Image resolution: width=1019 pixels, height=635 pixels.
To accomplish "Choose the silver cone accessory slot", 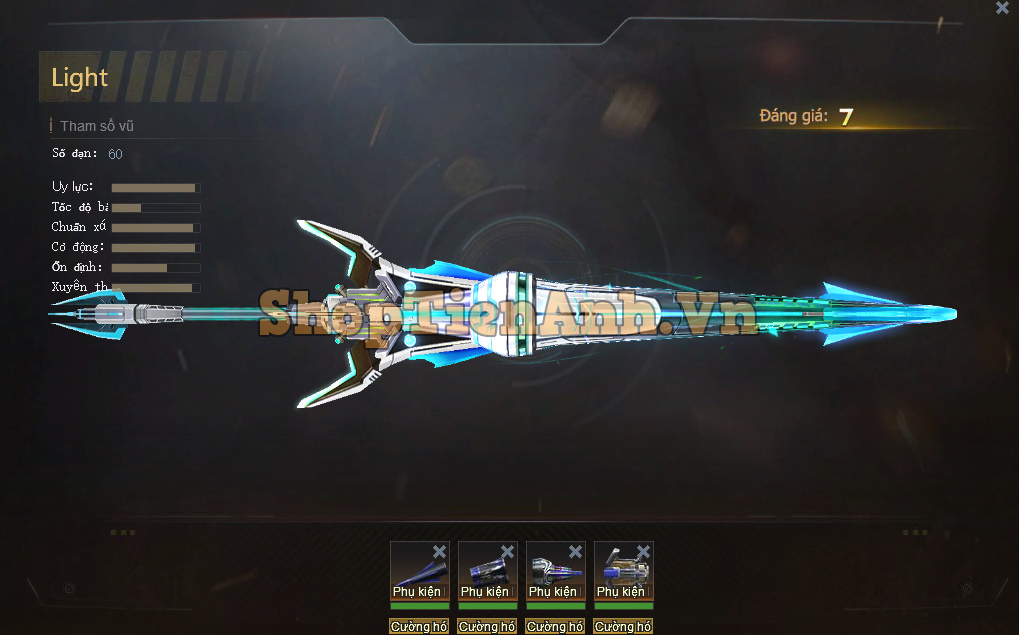I will [x=553, y=571].
